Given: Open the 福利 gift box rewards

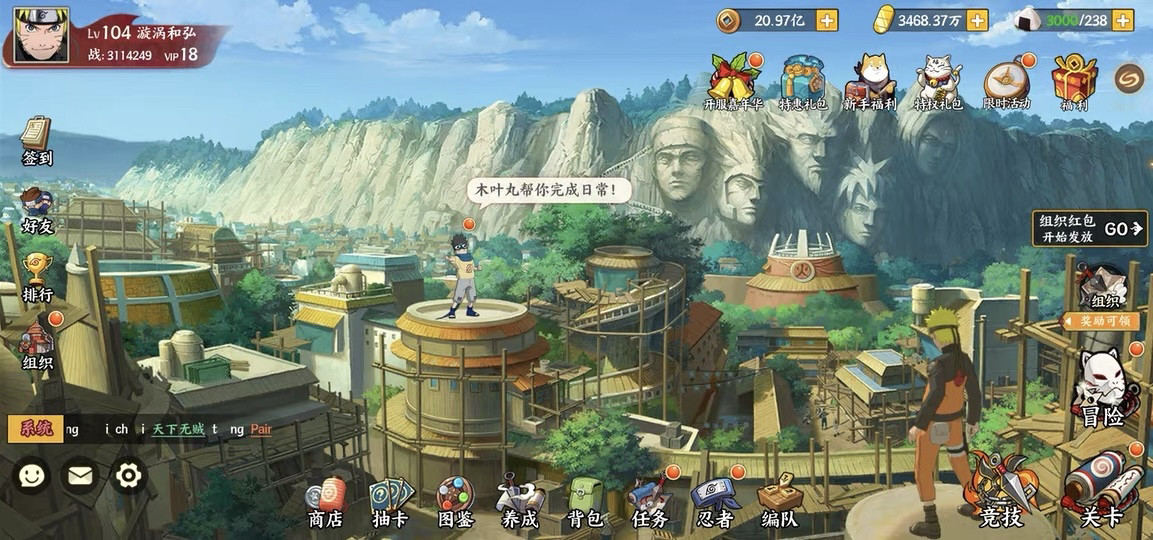Looking at the screenshot, I should 1074,82.
